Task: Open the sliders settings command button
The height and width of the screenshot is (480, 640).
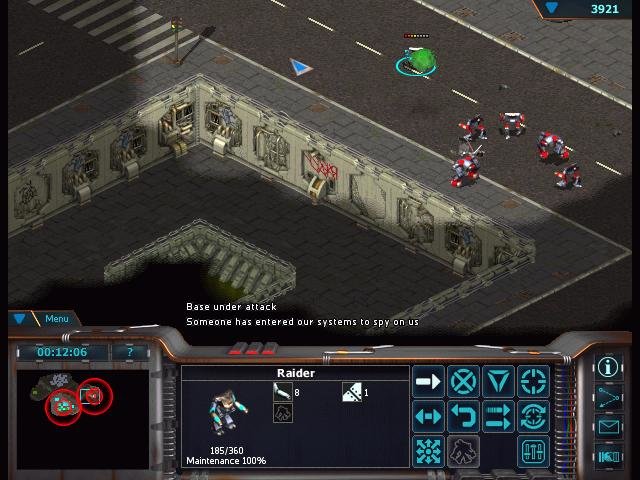Action: pos(533,451)
